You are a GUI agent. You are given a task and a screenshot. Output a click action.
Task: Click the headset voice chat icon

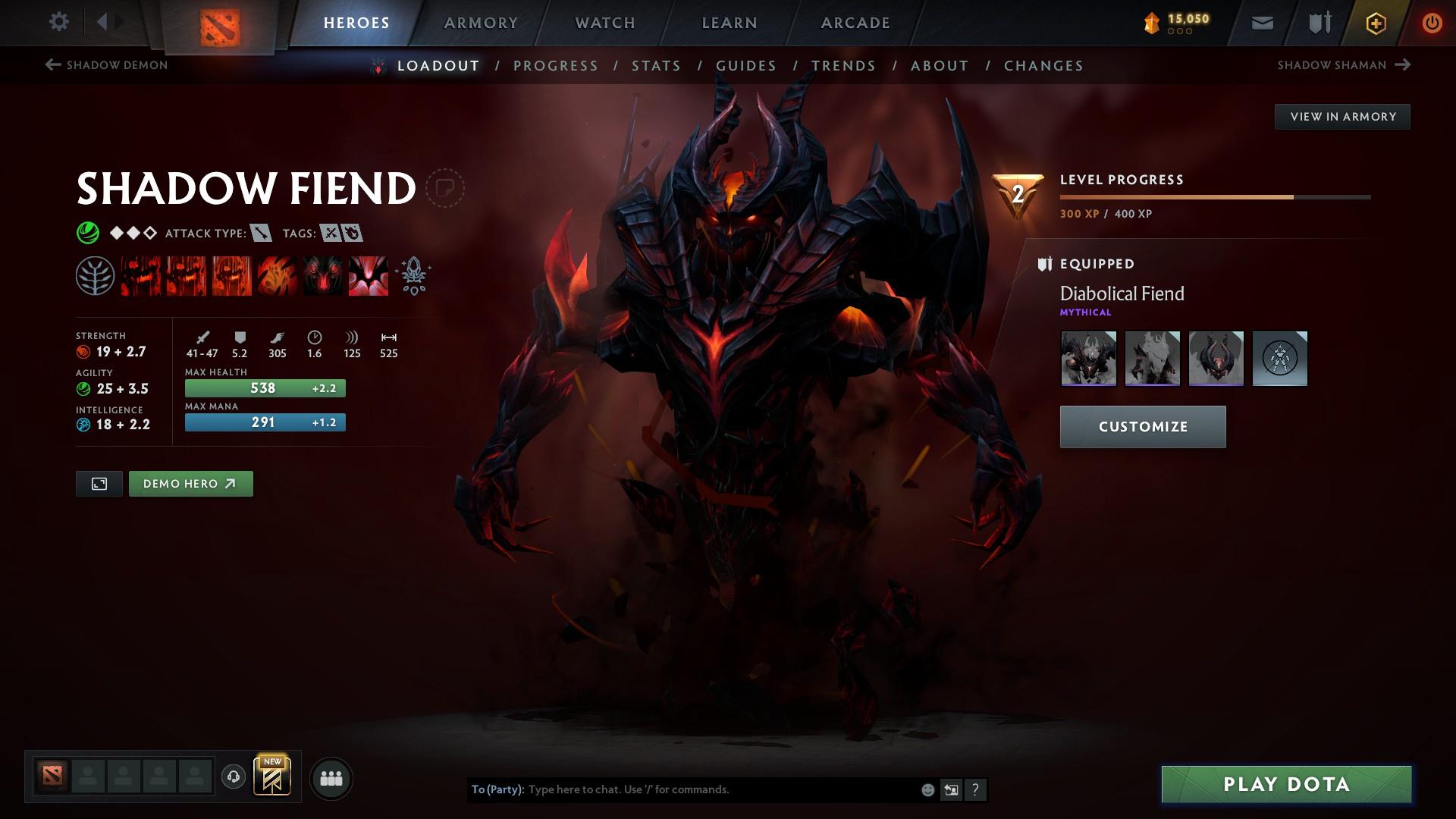point(232,777)
